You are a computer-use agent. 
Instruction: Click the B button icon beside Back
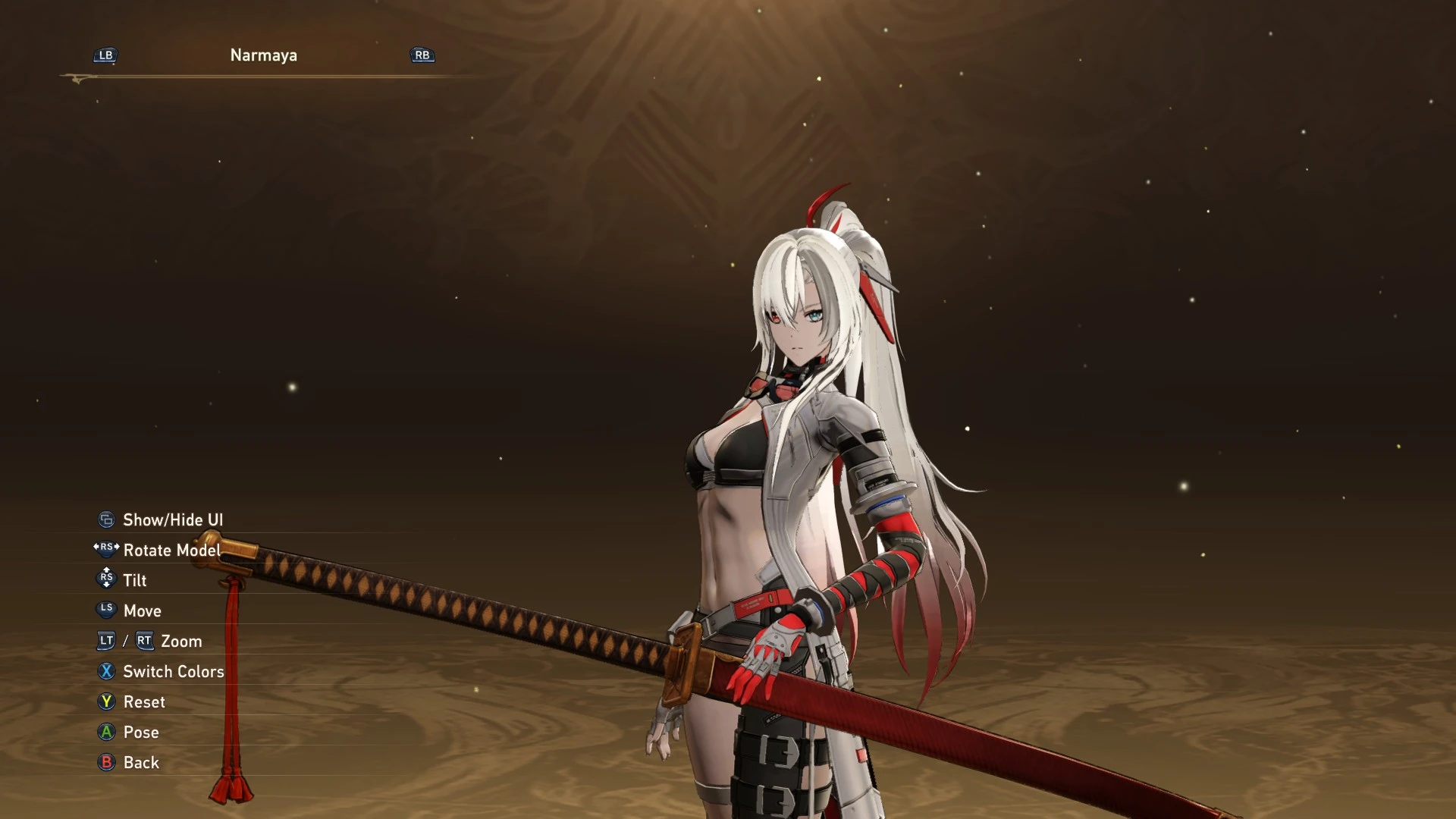pyautogui.click(x=106, y=763)
